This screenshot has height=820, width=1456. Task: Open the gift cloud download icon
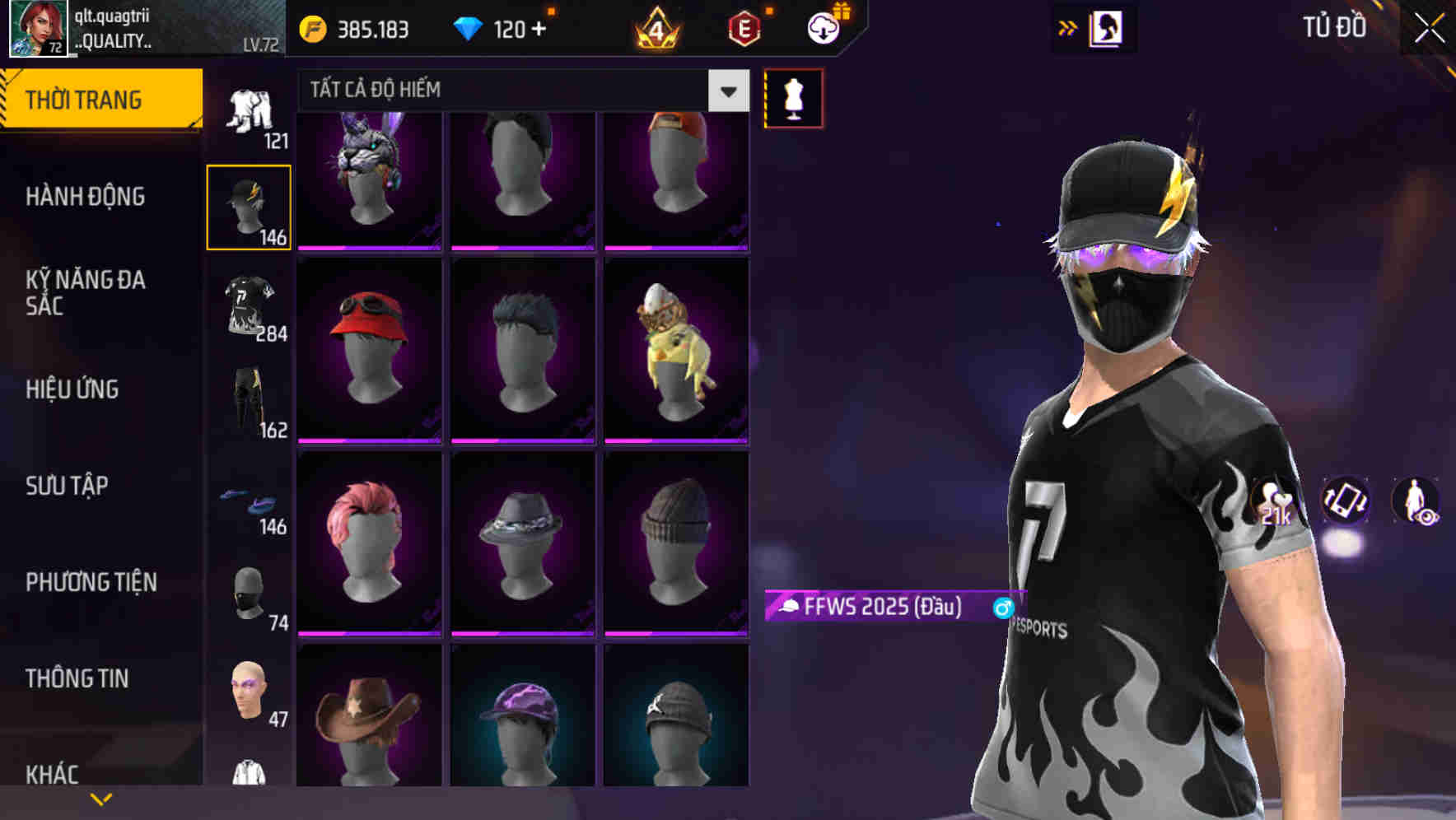(x=824, y=27)
